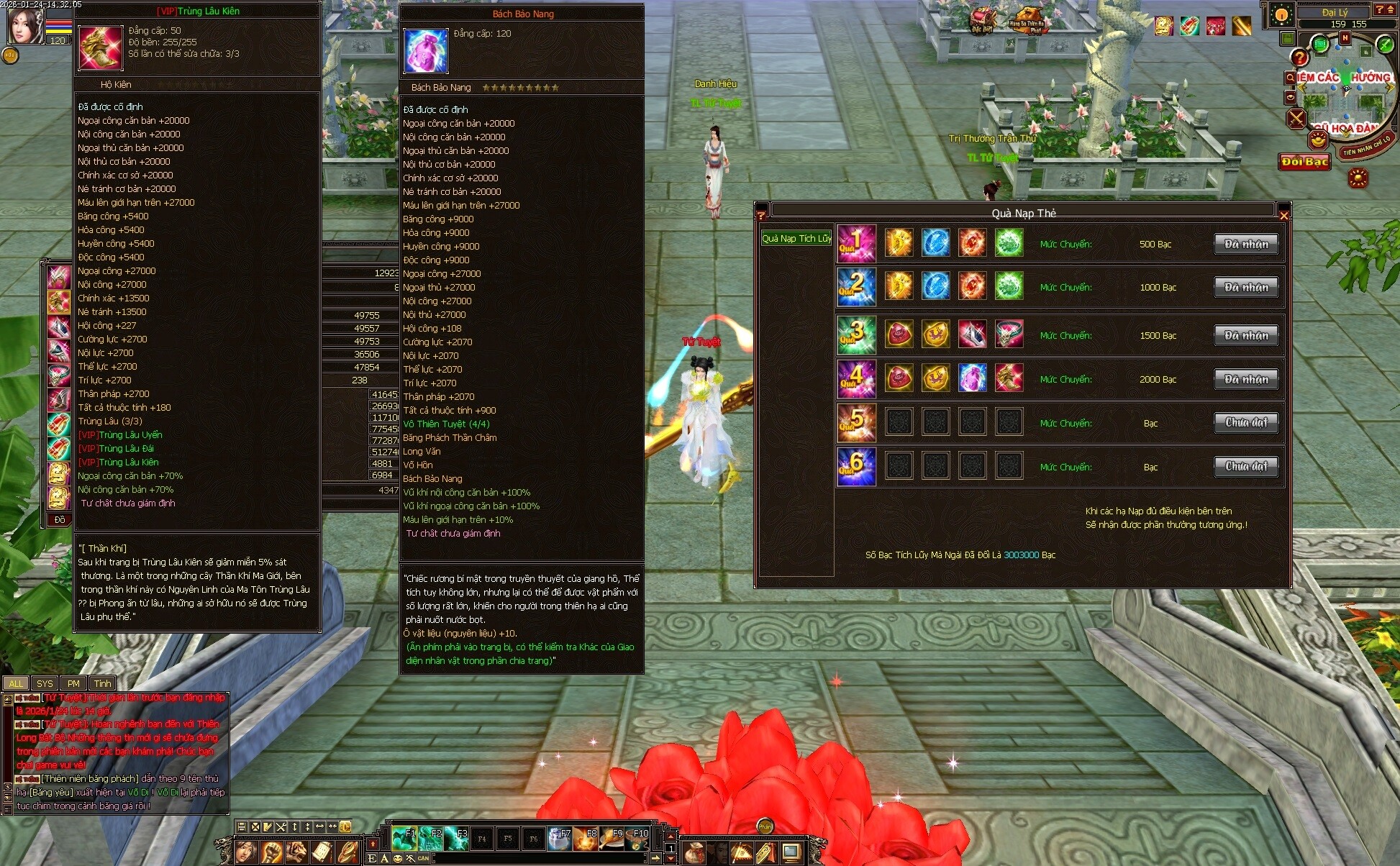The image size is (1400, 866).
Task: Open the Tinh chat tab
Action: 102,683
